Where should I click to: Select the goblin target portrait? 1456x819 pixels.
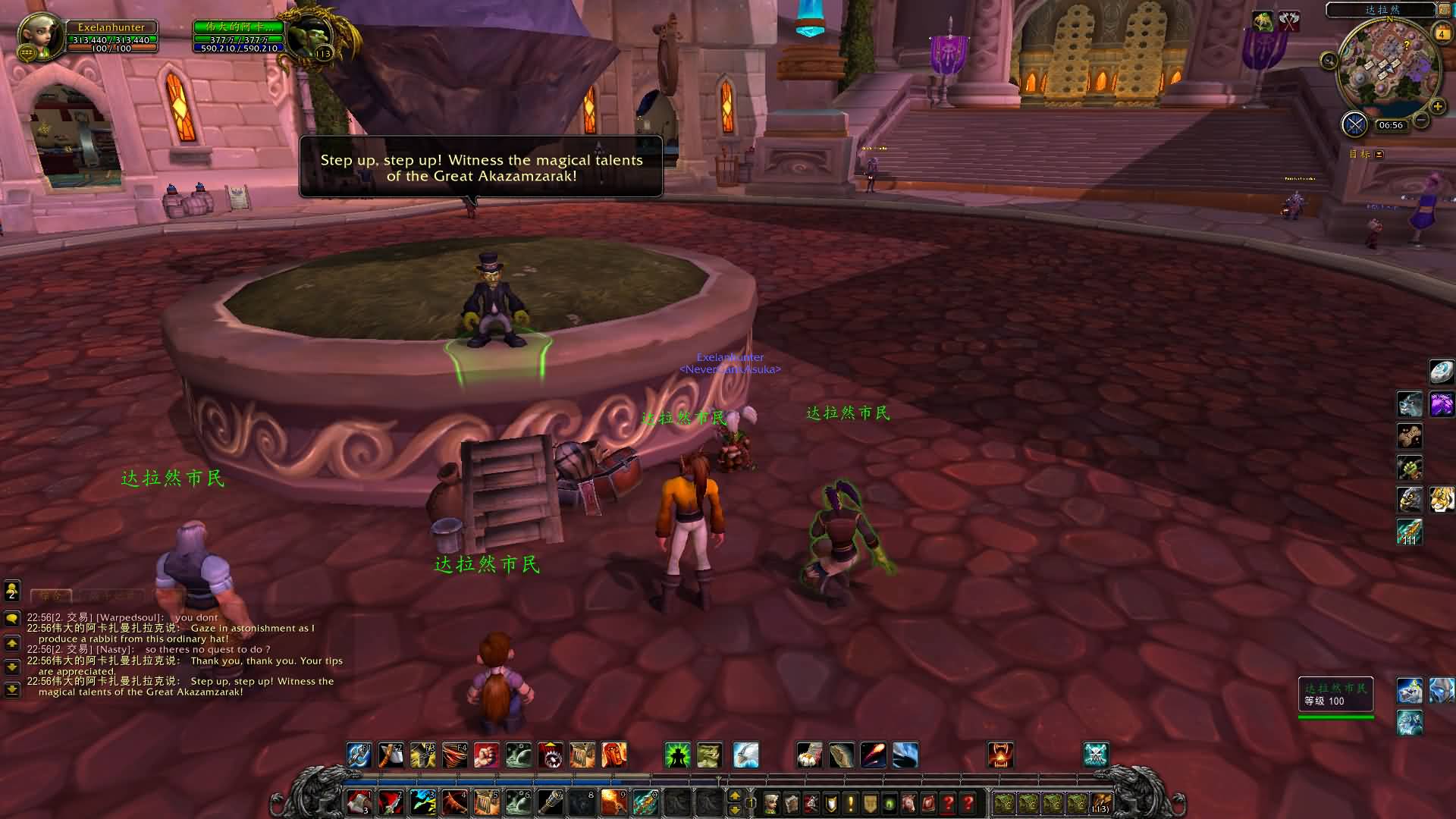pyautogui.click(x=311, y=33)
